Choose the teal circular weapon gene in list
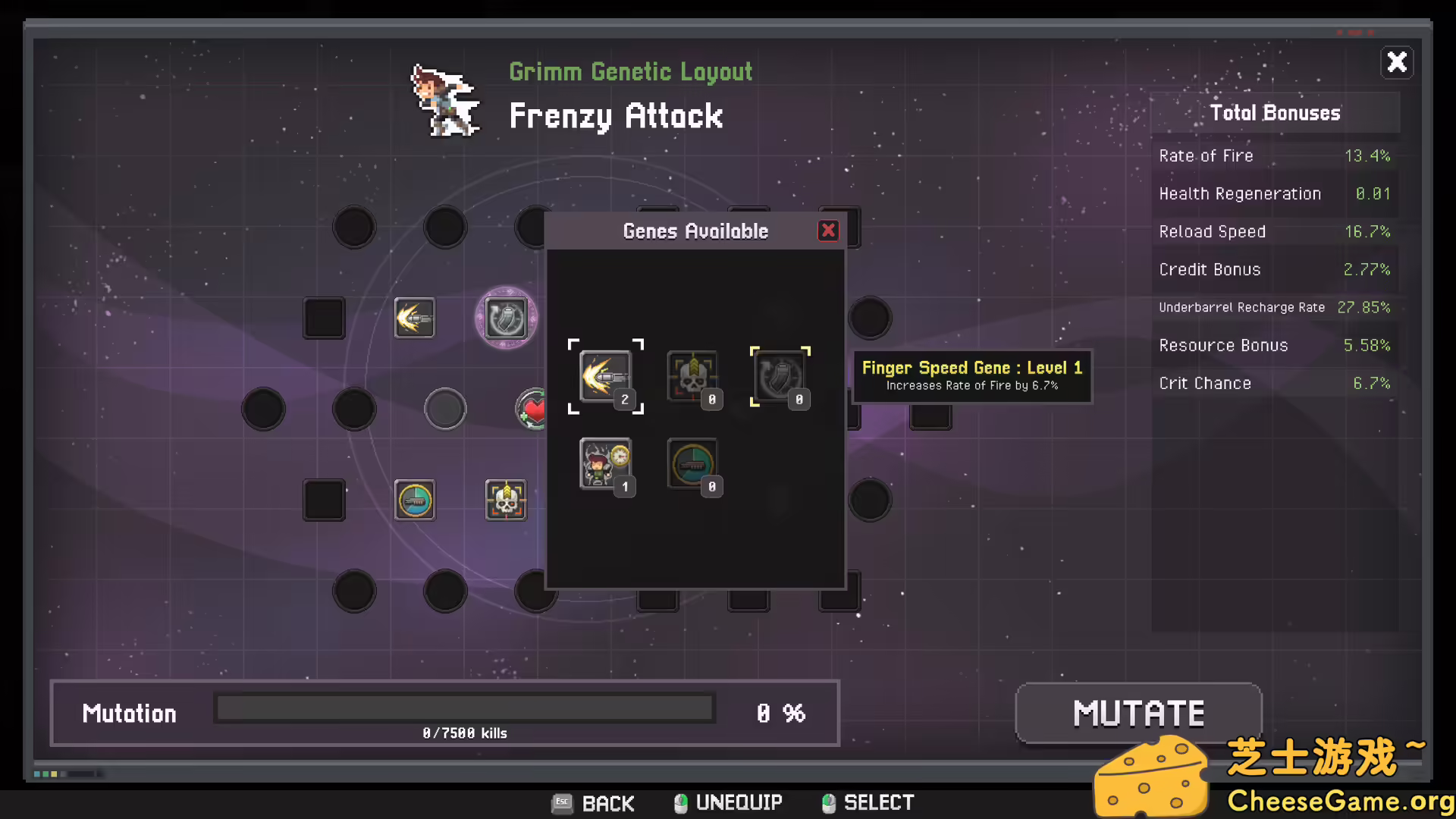1456x819 pixels. click(x=692, y=463)
